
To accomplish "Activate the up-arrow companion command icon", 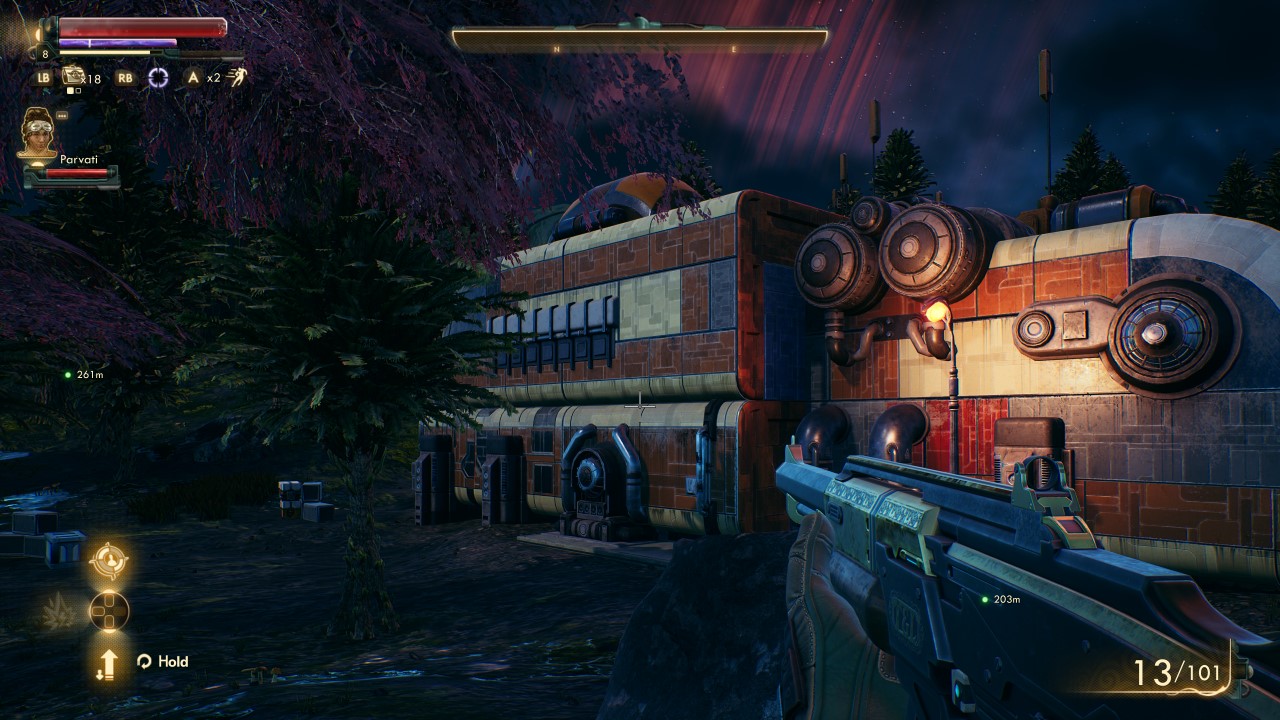I will [x=108, y=662].
